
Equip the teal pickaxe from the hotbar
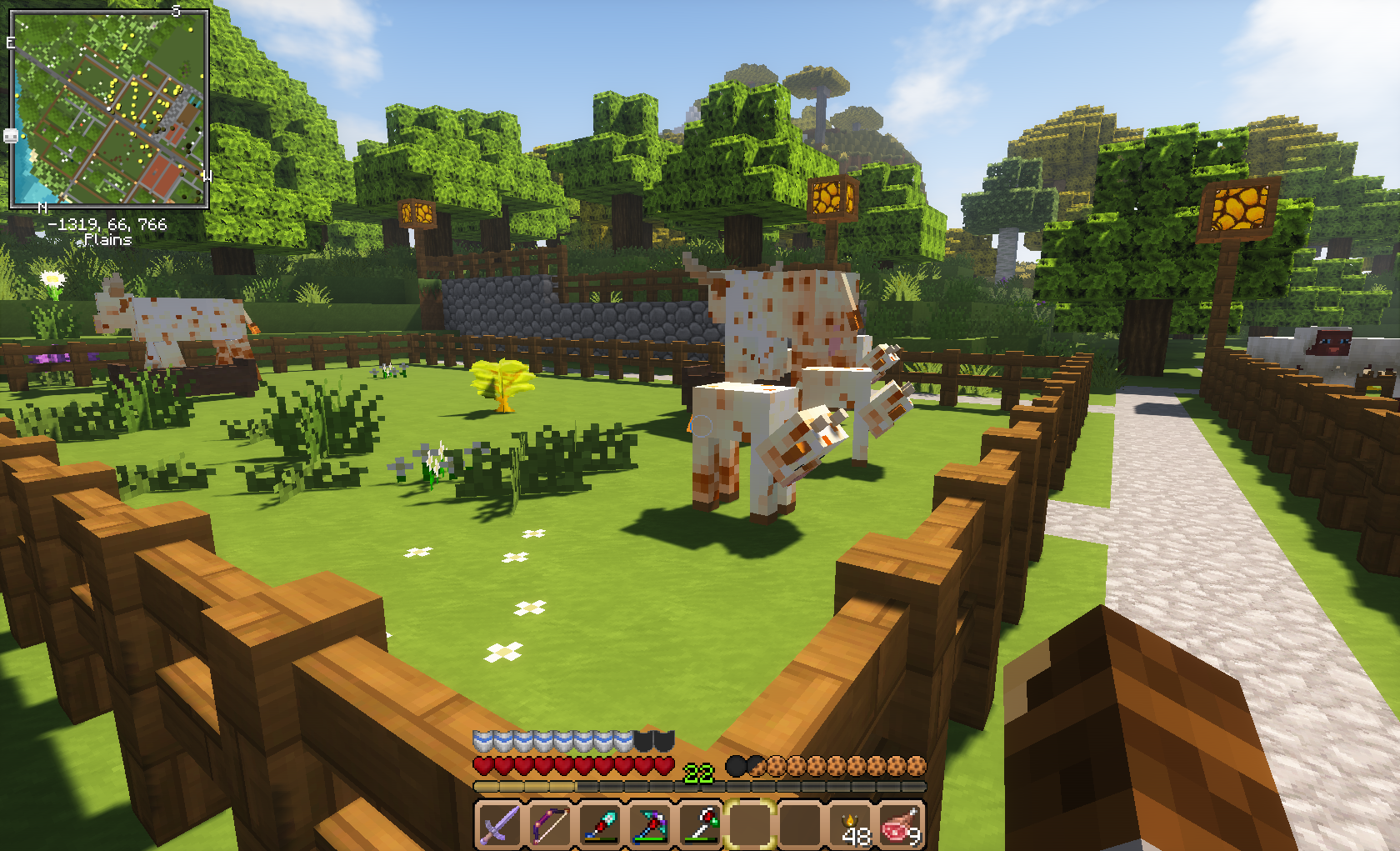650,823
